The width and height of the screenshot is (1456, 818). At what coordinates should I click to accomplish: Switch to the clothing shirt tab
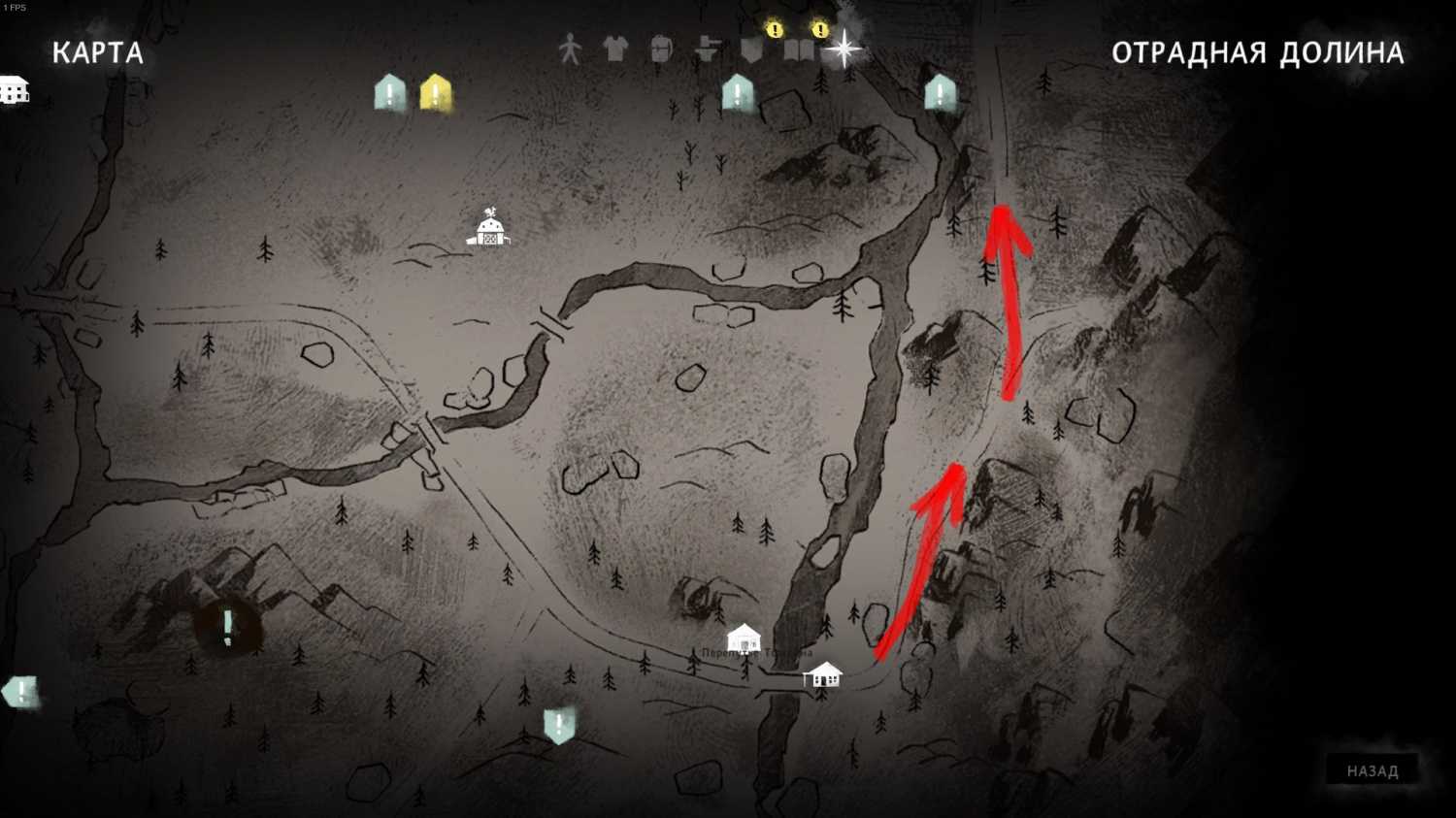click(x=615, y=49)
